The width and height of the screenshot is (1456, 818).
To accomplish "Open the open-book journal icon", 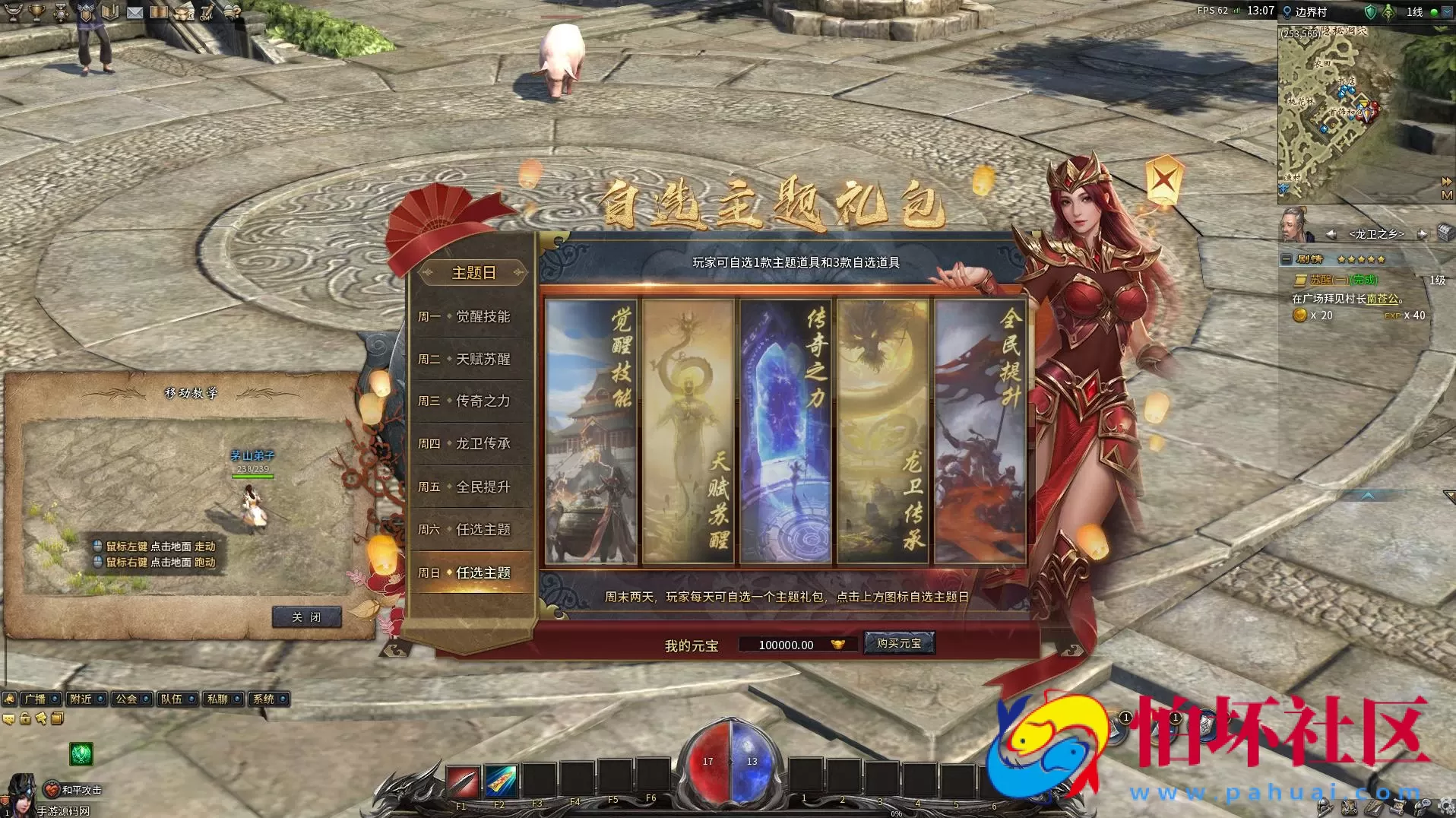I will tap(109, 13).
